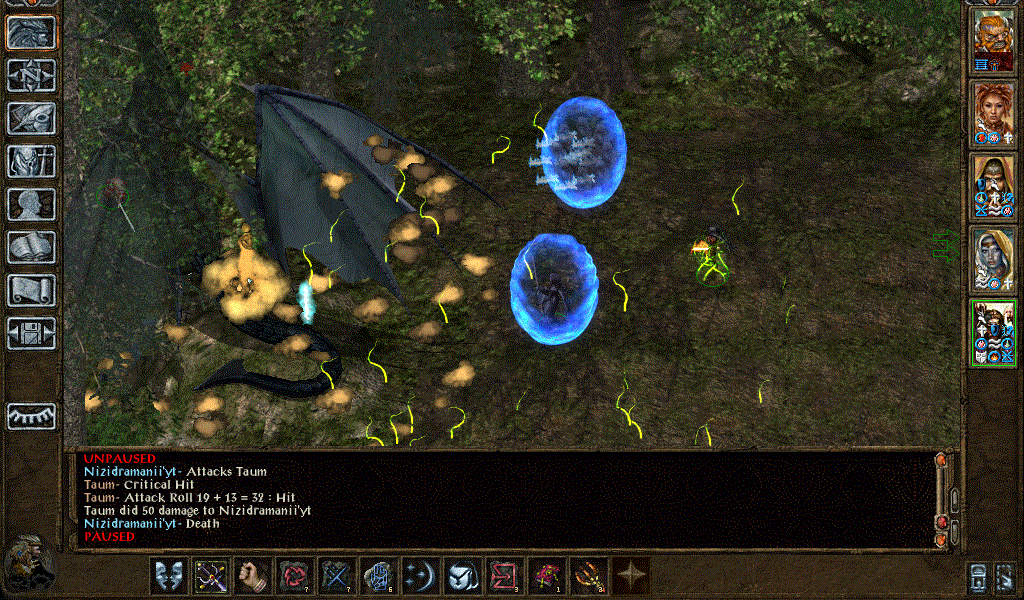Image resolution: width=1024 pixels, height=600 pixels.
Task: Click the dragon head button atop left sidebar
Action: 31,32
